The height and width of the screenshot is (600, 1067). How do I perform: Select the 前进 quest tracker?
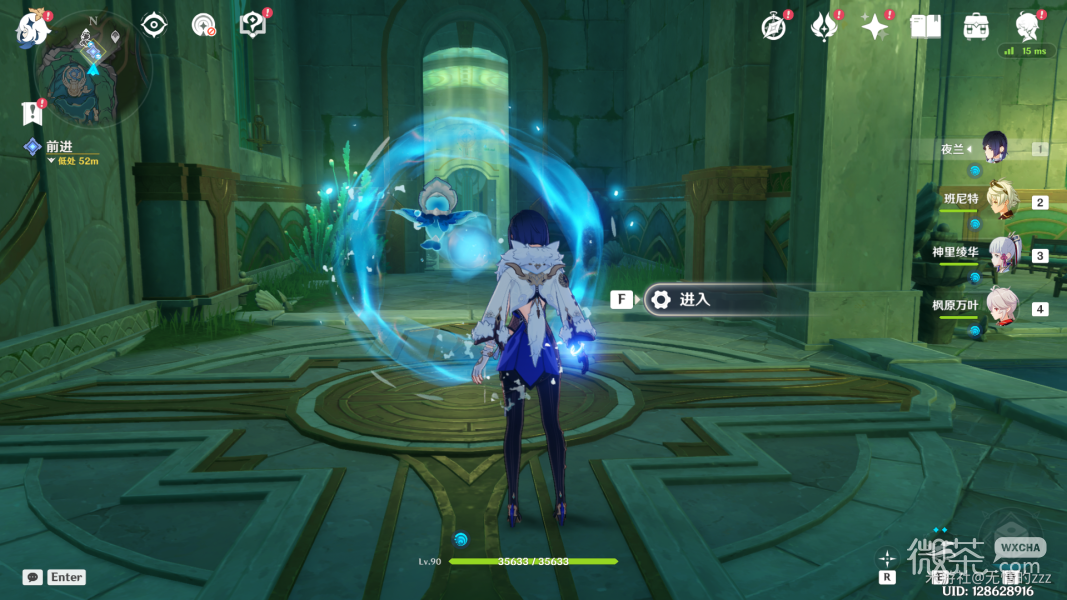[58, 148]
